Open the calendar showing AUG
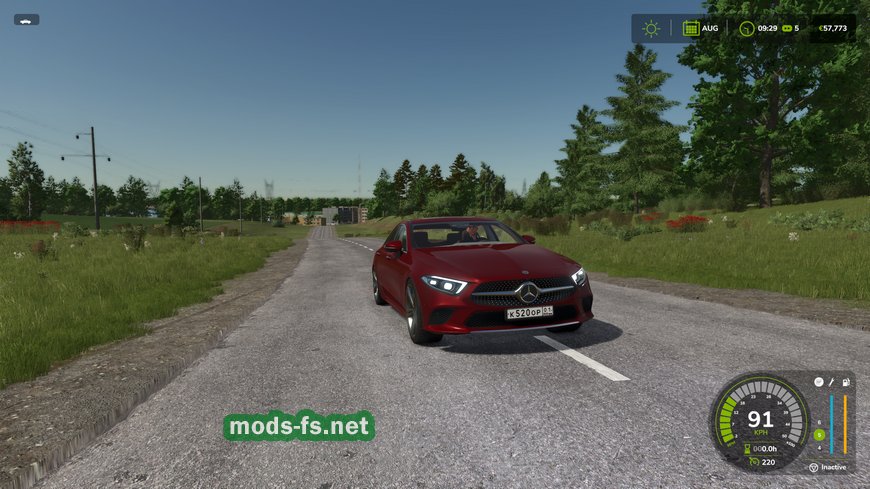Screen dimensions: 870x489 (691, 28)
